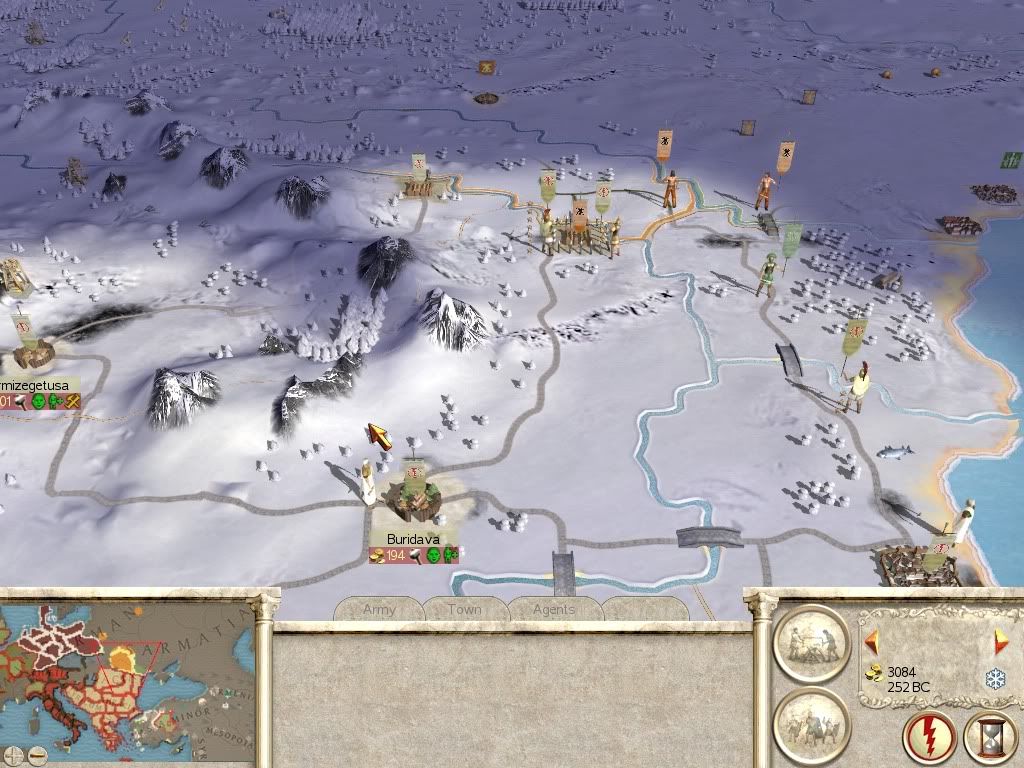This screenshot has height=768, width=1024.
Task: Open the recruitment soldiers round button
Action: pyautogui.click(x=811, y=726)
